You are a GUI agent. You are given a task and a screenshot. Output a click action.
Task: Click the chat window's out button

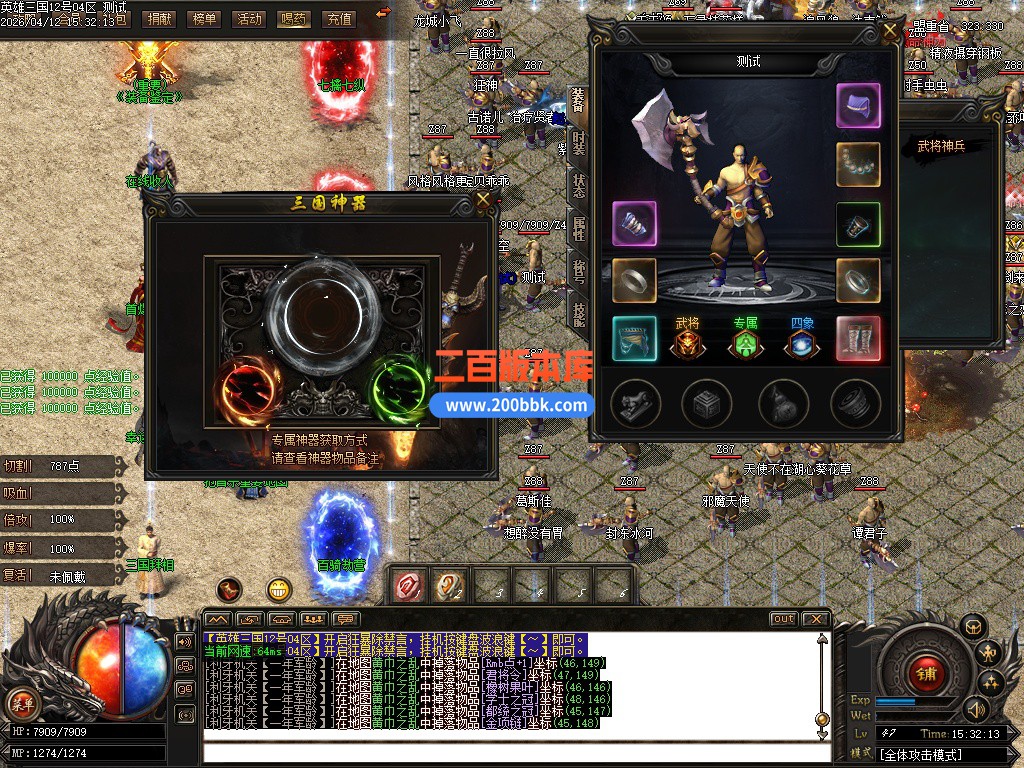pos(783,619)
